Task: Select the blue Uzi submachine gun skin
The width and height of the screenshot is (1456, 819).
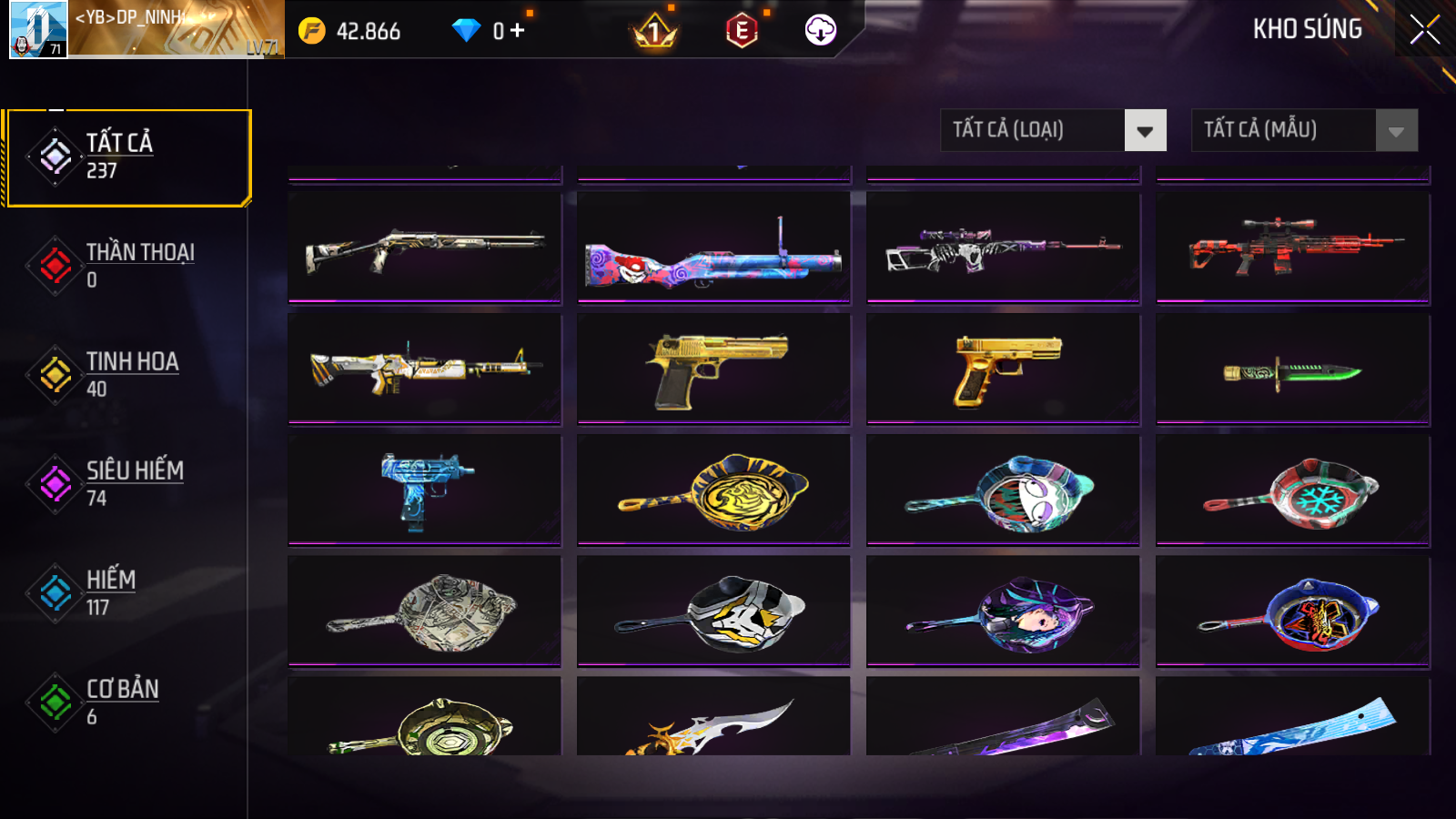Action: [425, 490]
